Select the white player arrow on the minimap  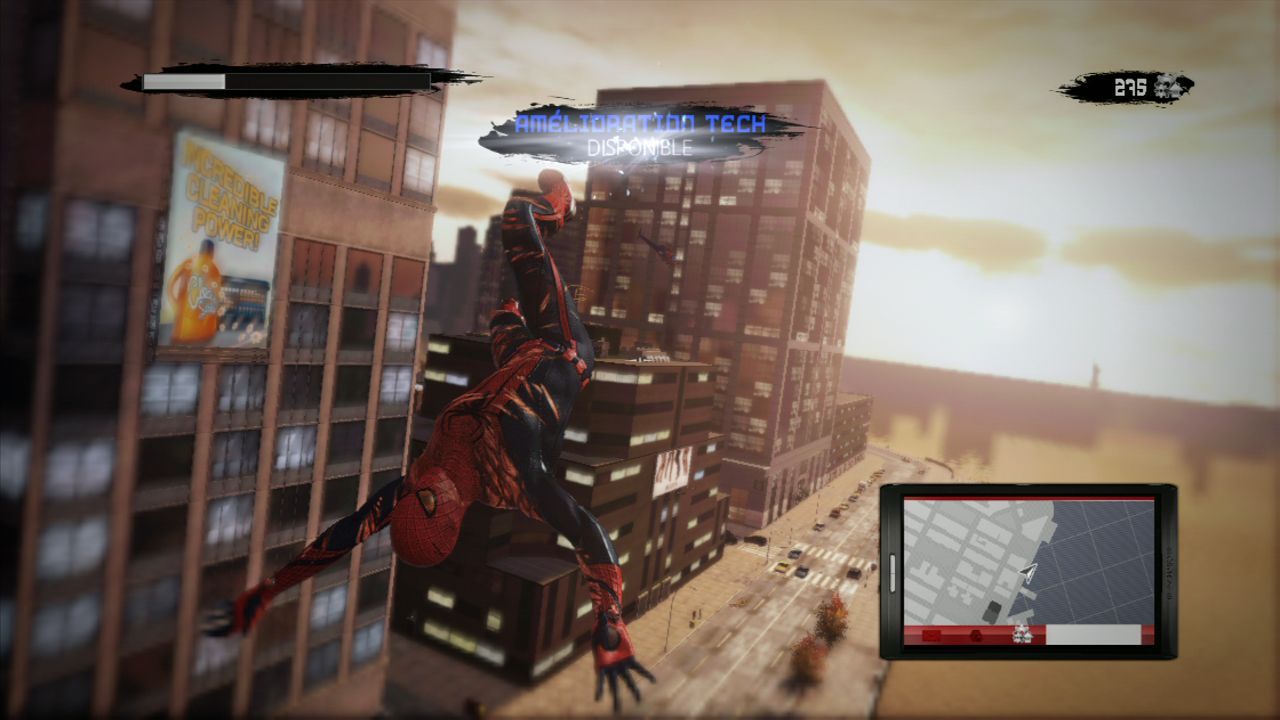pyautogui.click(x=1027, y=572)
